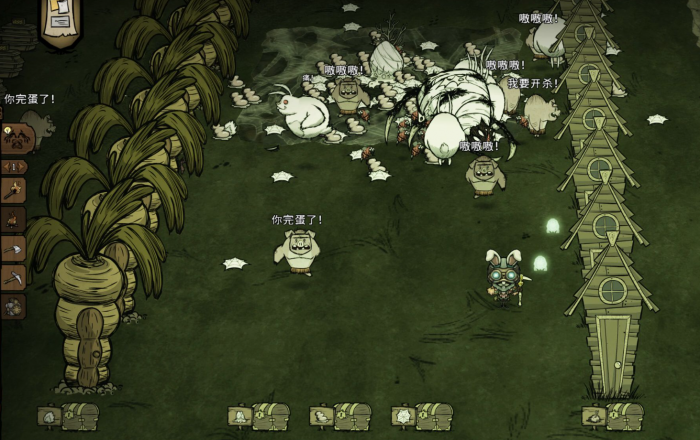Select the campfire crafting slot

(x=13, y=217)
